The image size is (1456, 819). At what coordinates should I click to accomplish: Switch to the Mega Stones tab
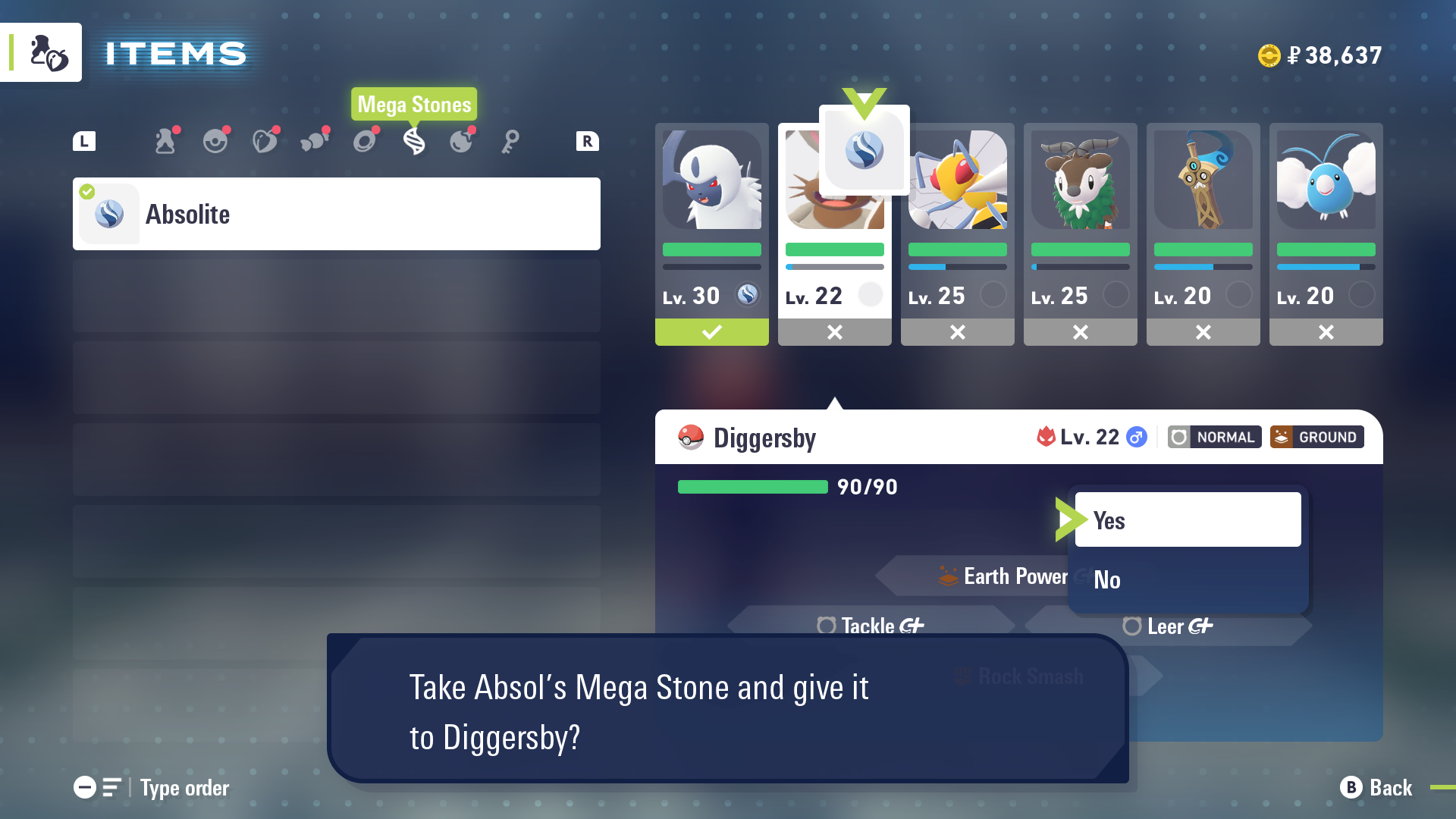point(414,141)
